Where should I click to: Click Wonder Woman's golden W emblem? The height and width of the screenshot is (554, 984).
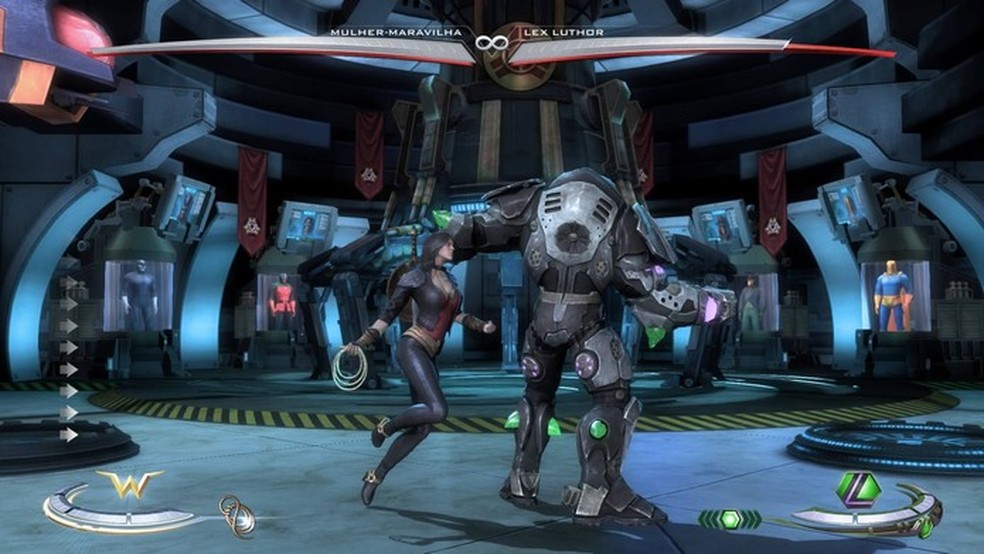pos(128,484)
